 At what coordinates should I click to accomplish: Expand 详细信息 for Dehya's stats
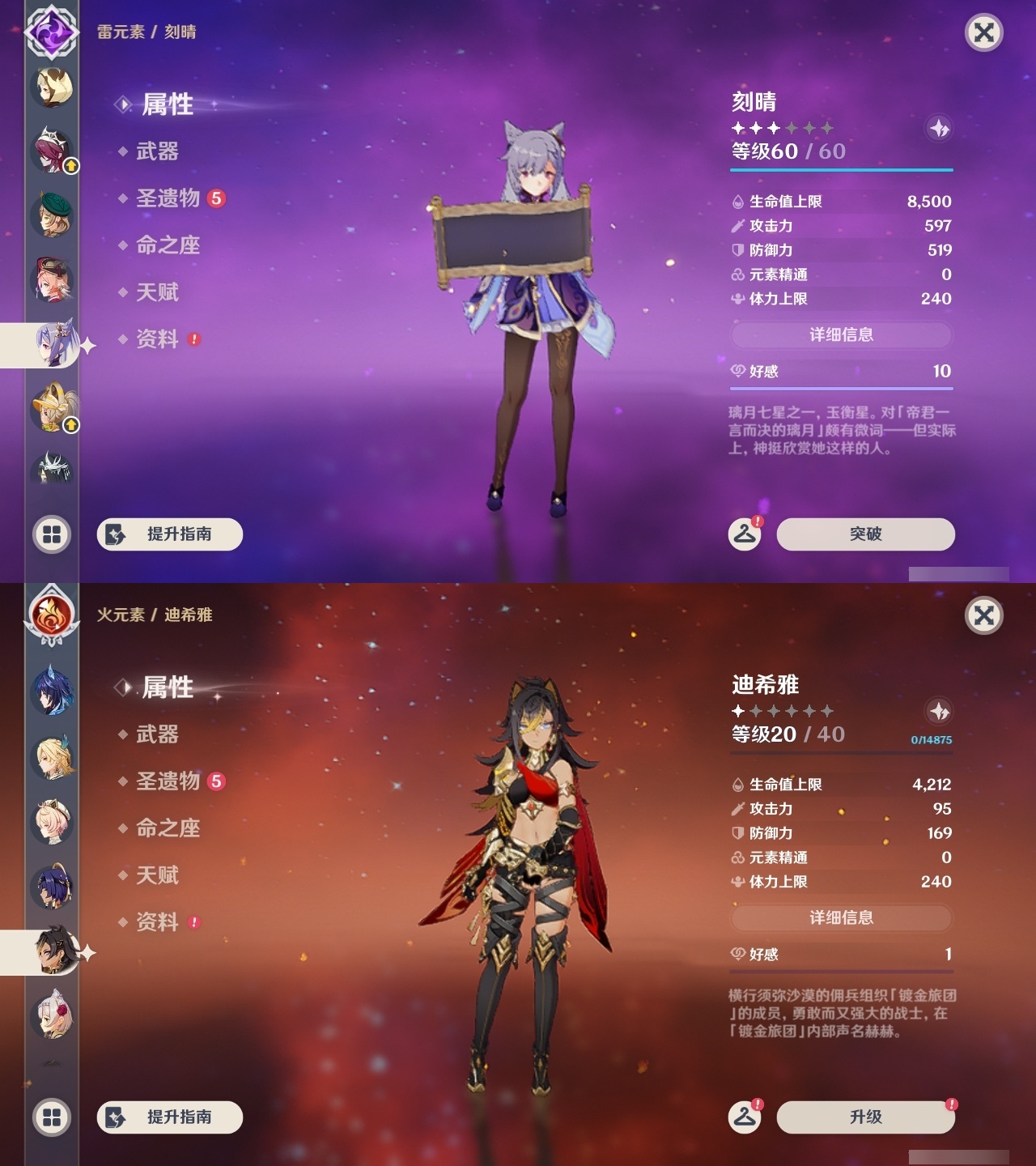[x=841, y=917]
